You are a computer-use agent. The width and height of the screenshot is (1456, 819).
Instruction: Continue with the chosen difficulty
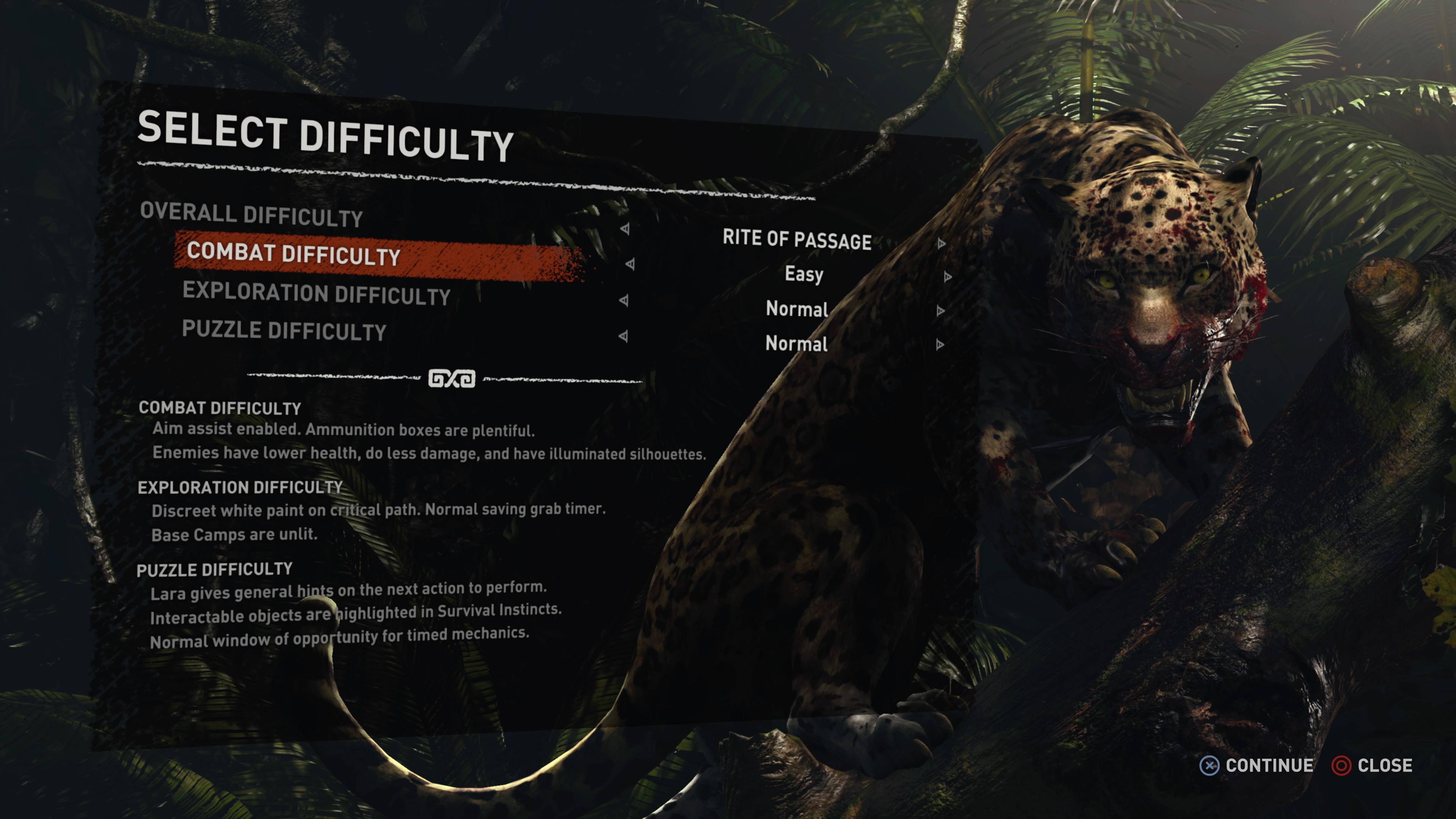click(x=1257, y=766)
